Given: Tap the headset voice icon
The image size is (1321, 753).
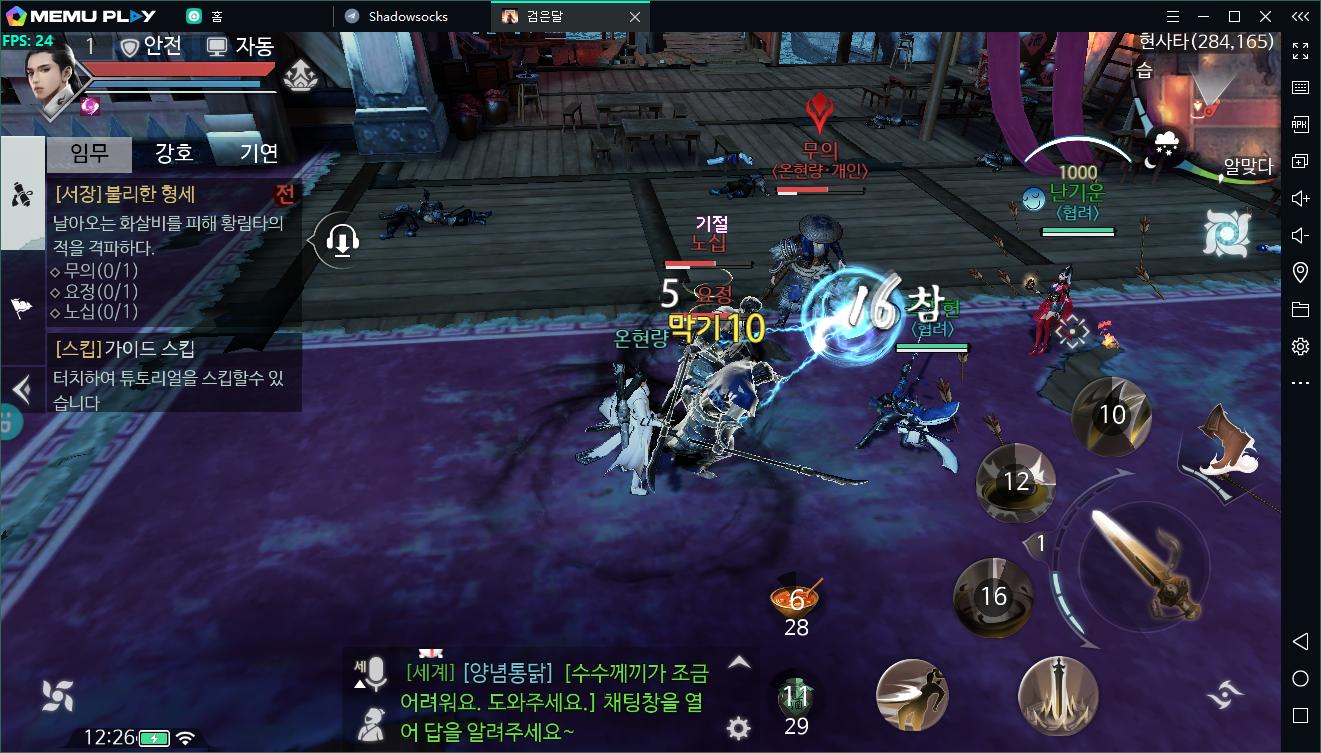Looking at the screenshot, I should click(342, 241).
